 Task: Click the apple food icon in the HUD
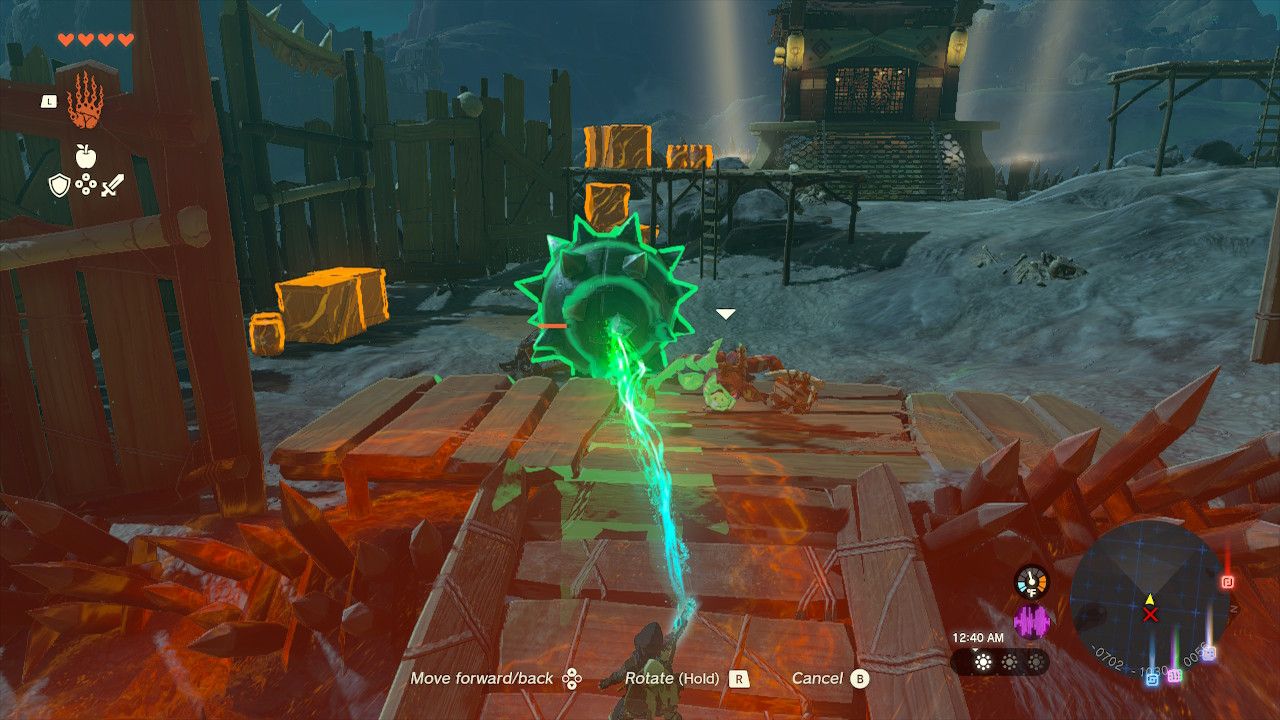85,155
